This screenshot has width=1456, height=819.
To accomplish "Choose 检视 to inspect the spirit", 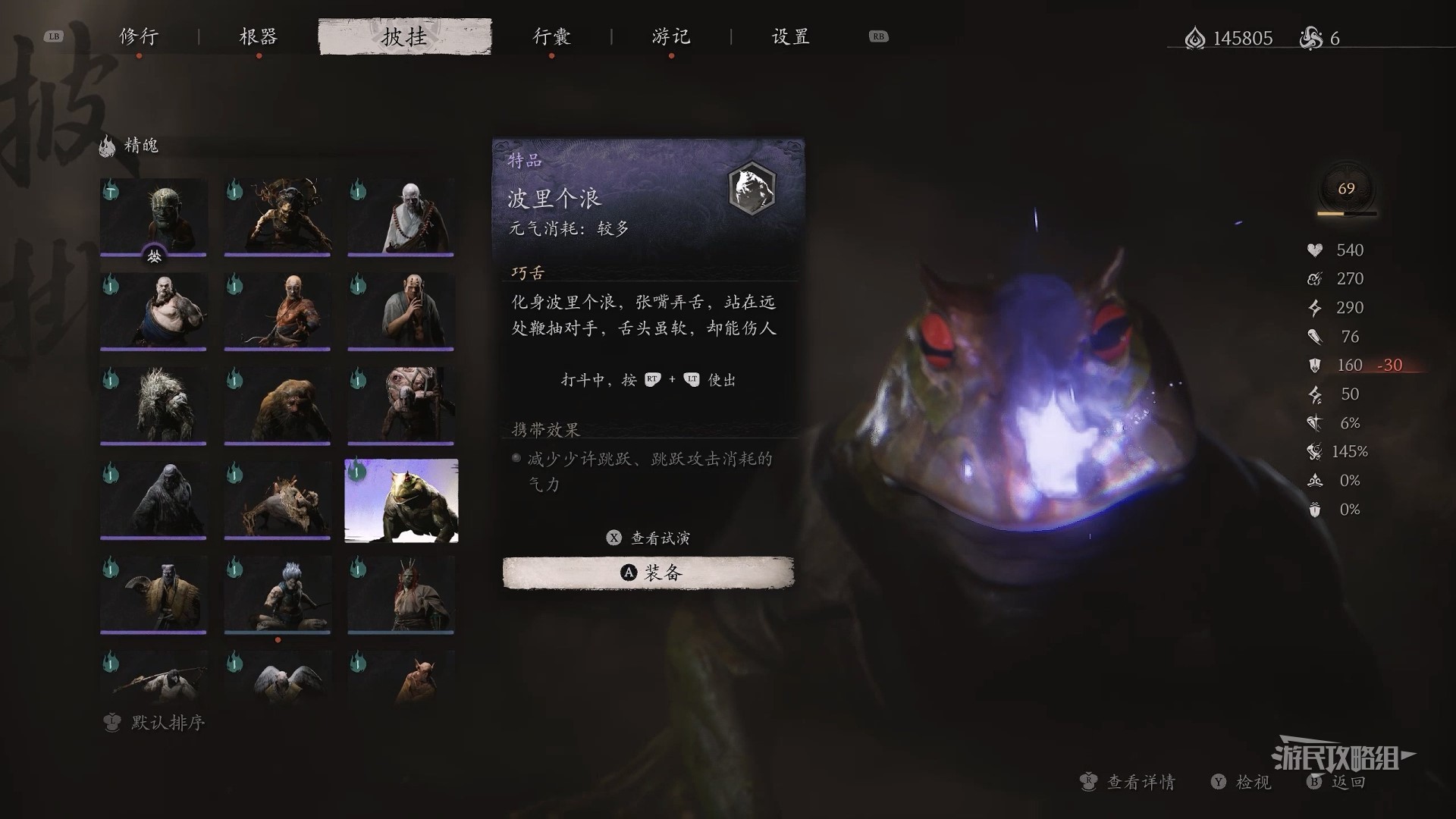I will click(1242, 782).
